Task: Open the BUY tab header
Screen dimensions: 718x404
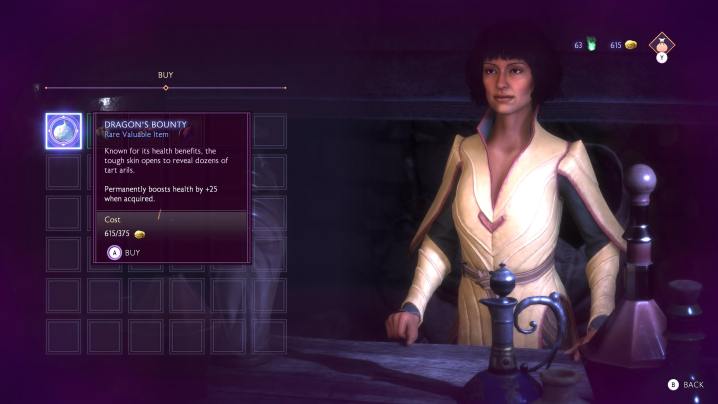Action: (166, 75)
